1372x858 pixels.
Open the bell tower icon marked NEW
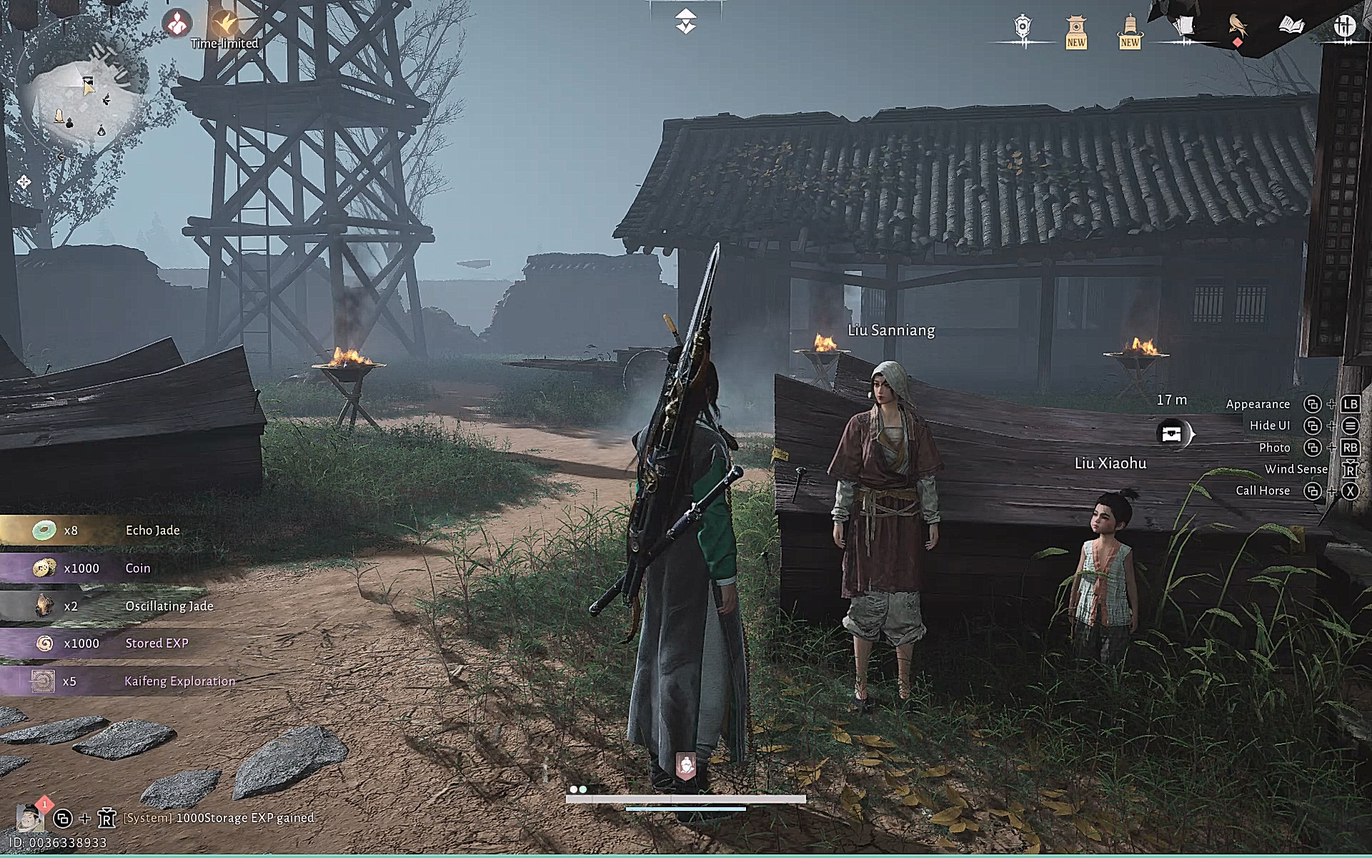coord(1130,30)
